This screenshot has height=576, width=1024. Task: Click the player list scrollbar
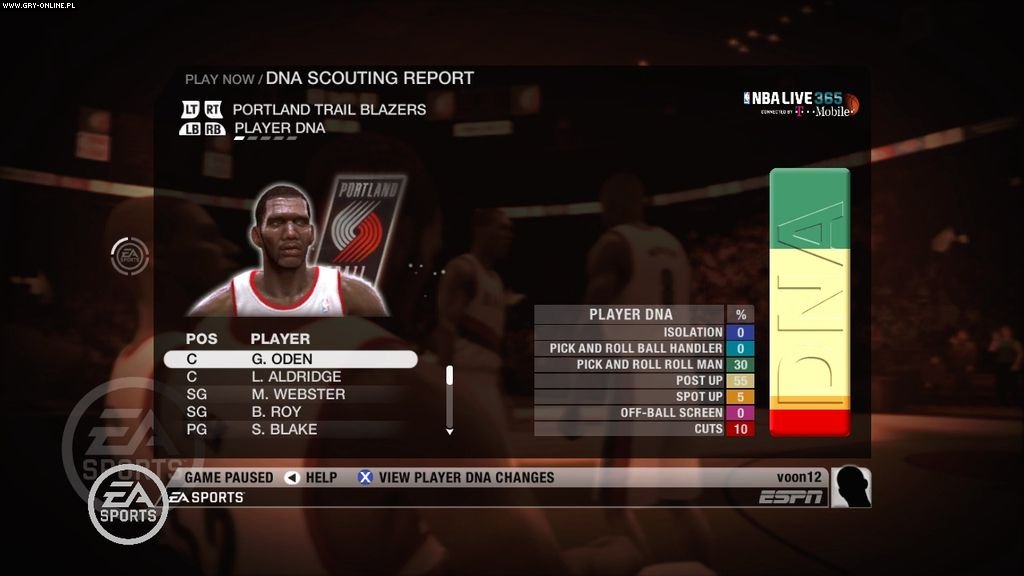(450, 400)
